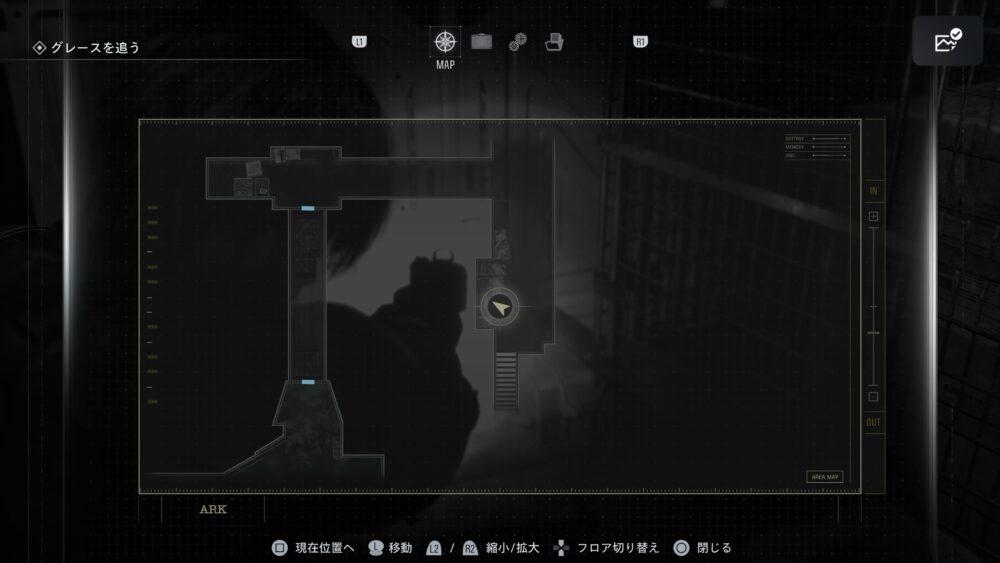
Task: Open the files folder tab
Action: click(554, 42)
